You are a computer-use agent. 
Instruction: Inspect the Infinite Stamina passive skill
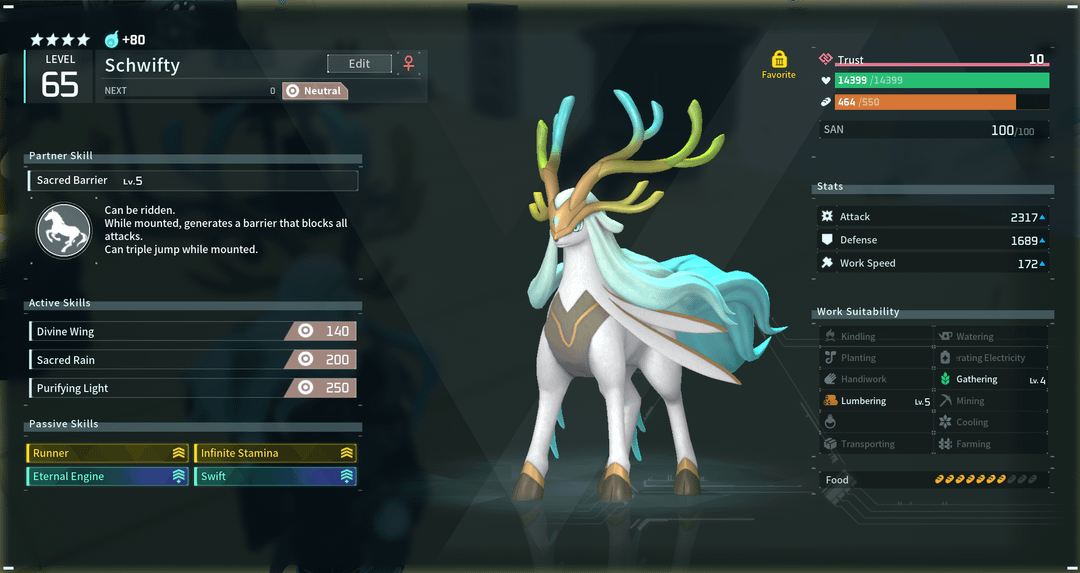275,453
